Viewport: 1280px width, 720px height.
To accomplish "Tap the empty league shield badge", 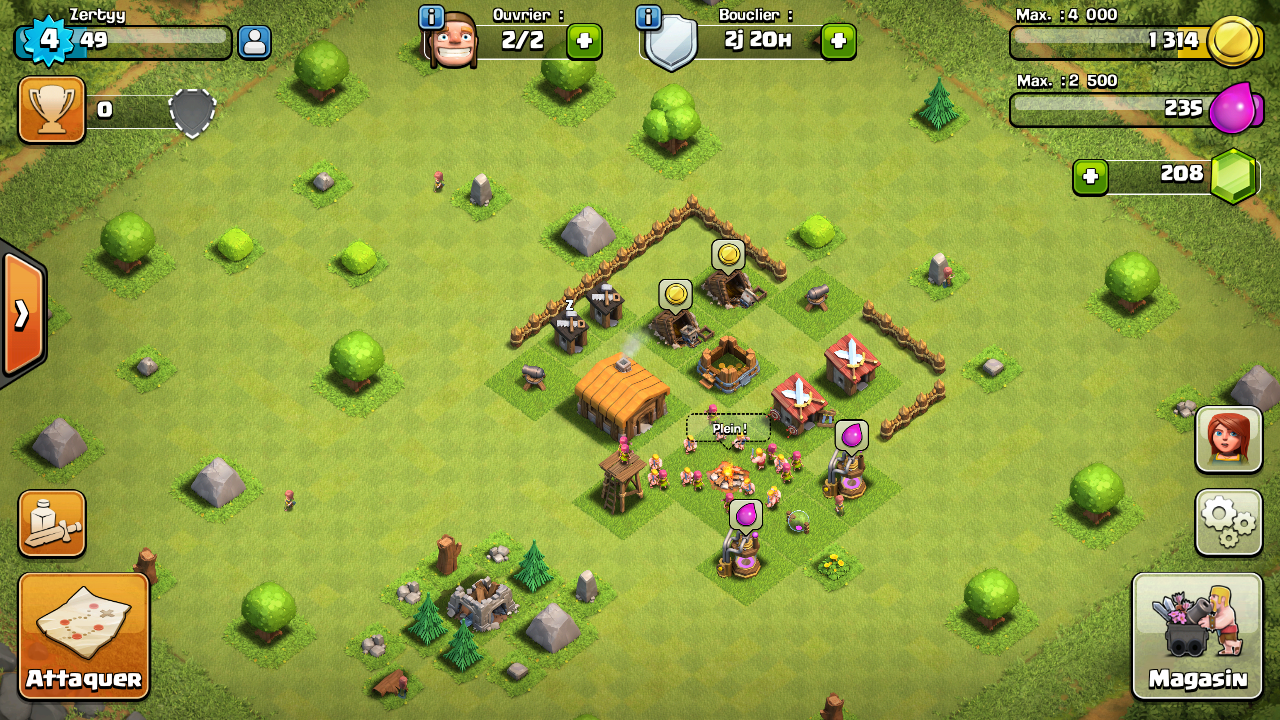I will tap(192, 112).
